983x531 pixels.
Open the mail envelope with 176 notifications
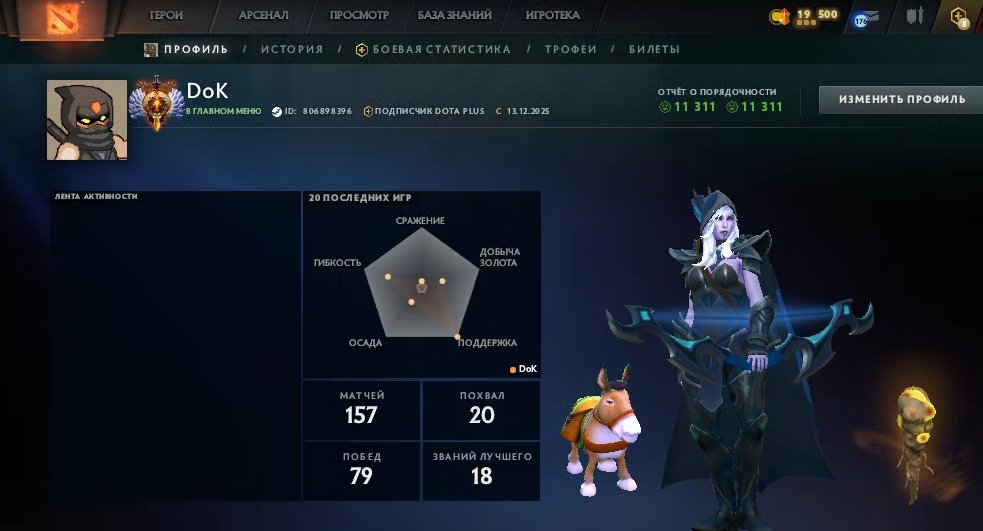[864, 18]
